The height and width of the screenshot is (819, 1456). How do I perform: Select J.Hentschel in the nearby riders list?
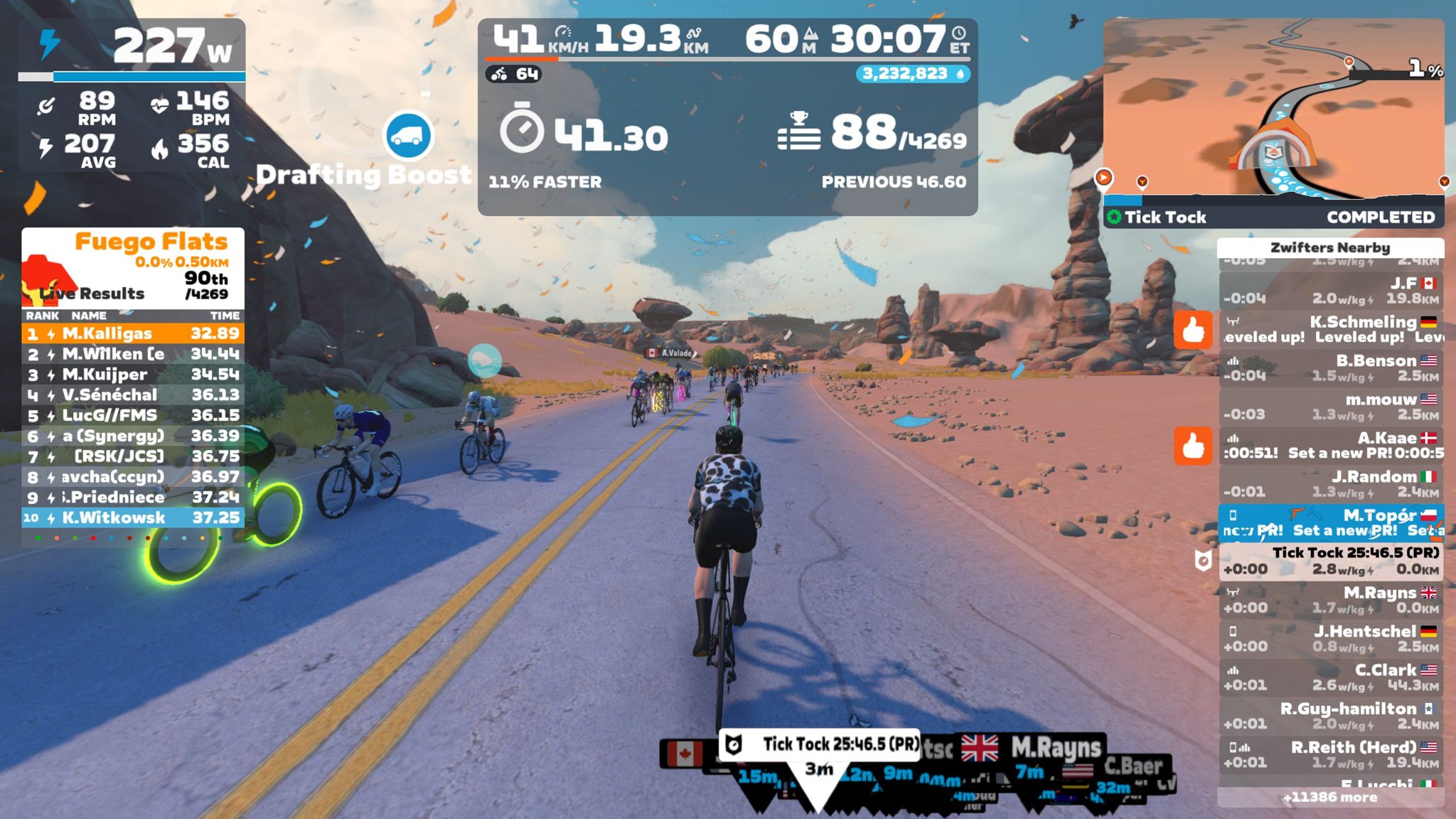tap(1331, 638)
